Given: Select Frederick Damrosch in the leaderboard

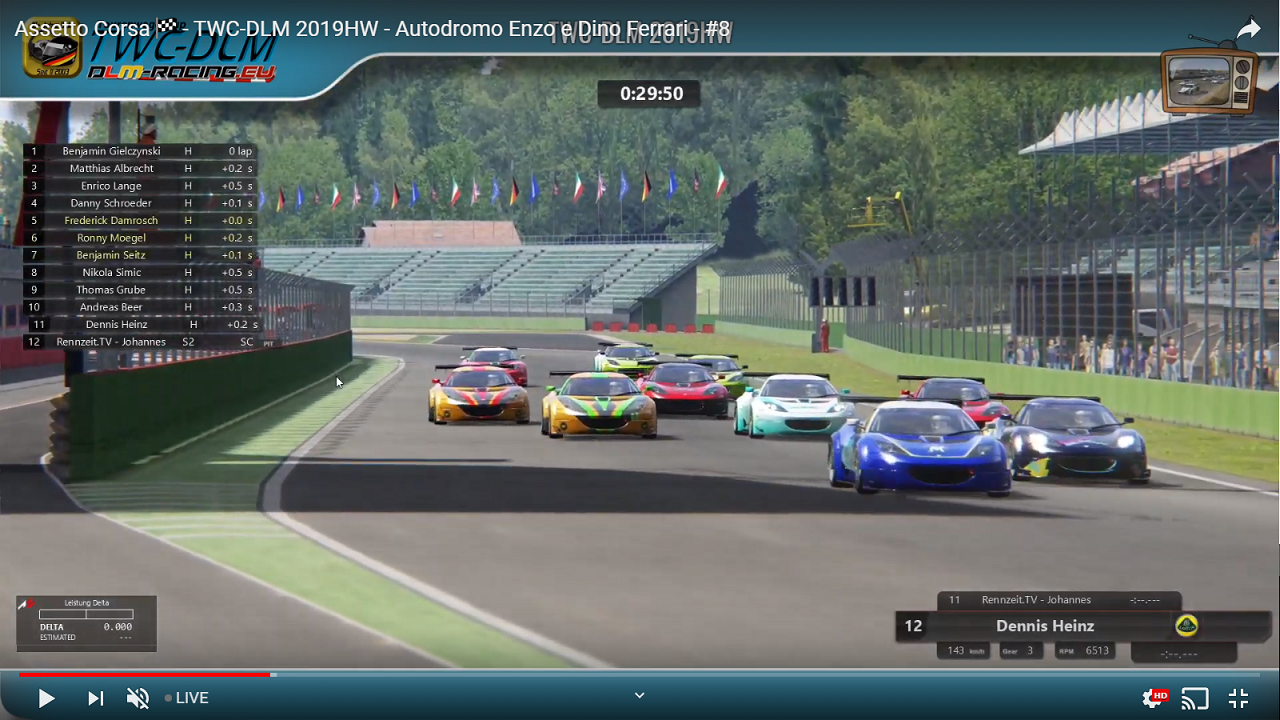Looking at the screenshot, I should tap(112, 220).
